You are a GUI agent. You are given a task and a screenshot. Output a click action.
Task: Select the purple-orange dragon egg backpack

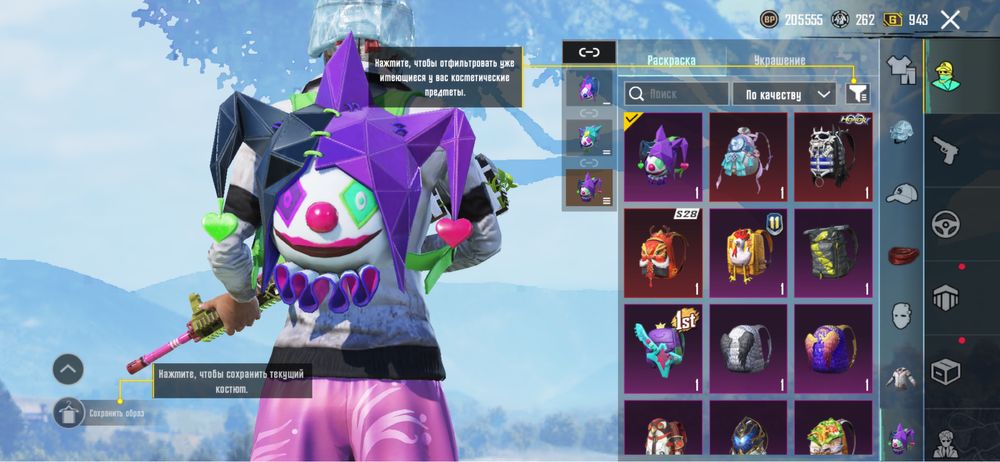click(x=833, y=348)
